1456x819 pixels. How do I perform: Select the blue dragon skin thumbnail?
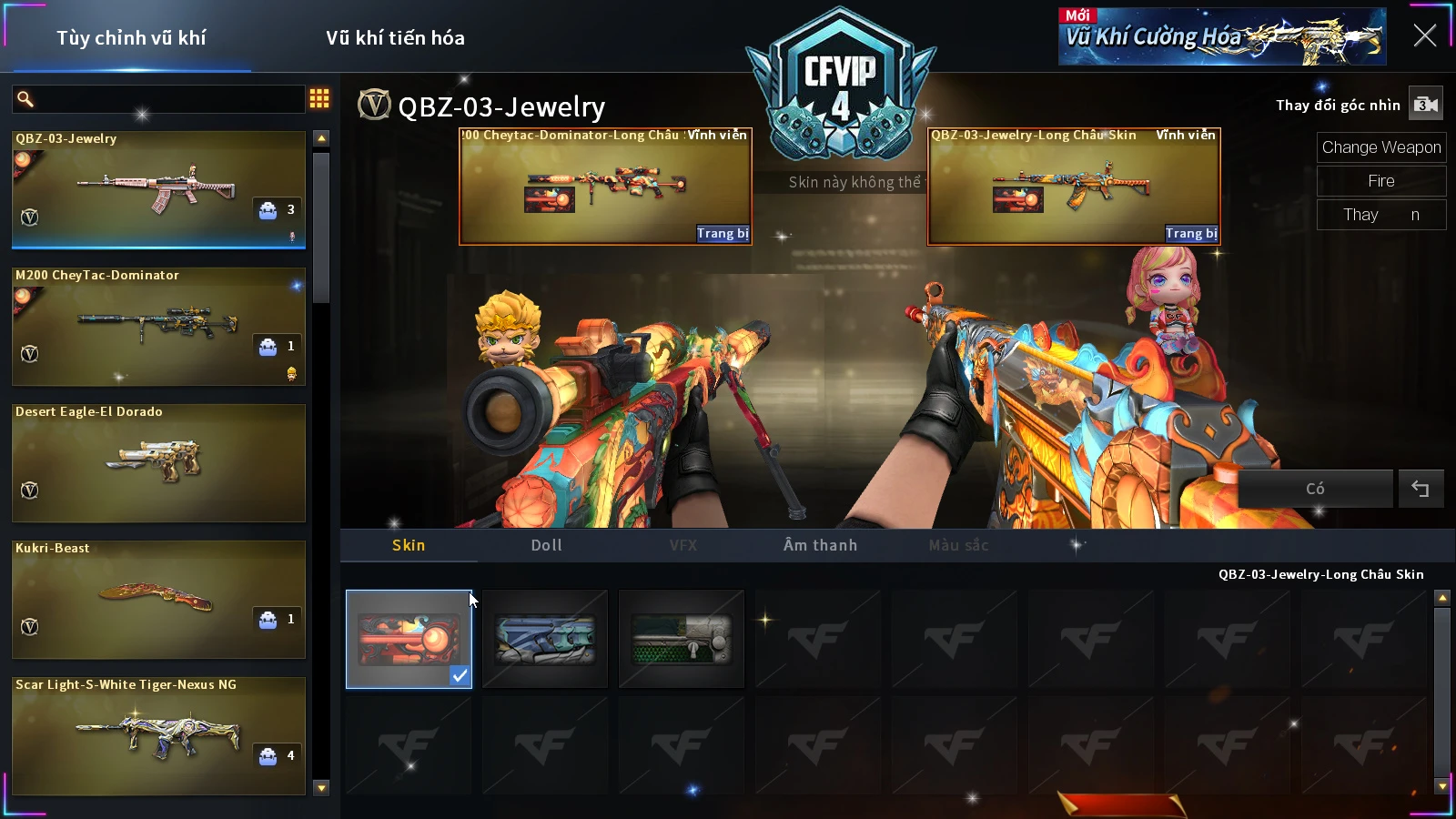pos(545,639)
